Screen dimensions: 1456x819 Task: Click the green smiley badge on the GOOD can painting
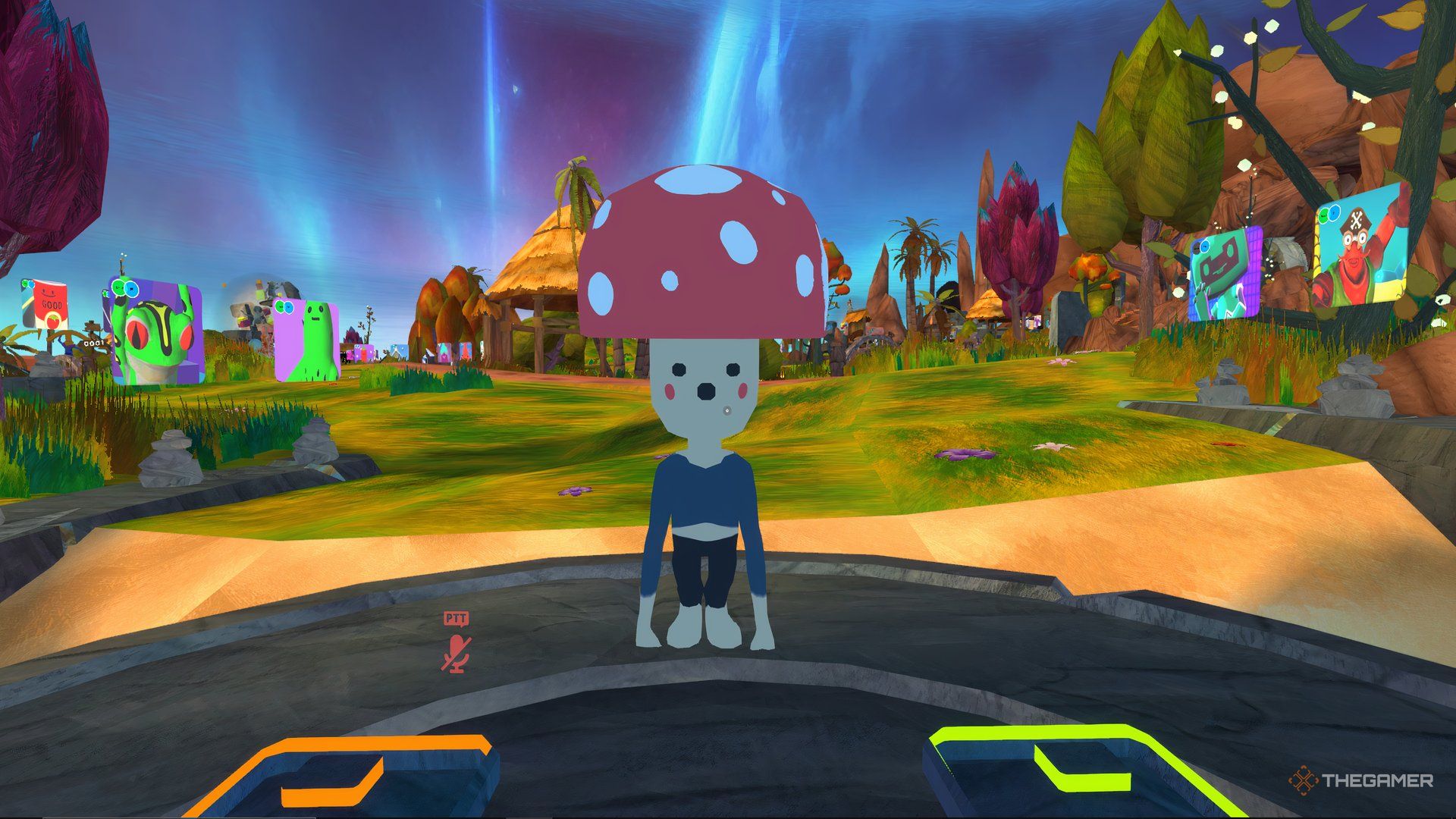(26, 284)
